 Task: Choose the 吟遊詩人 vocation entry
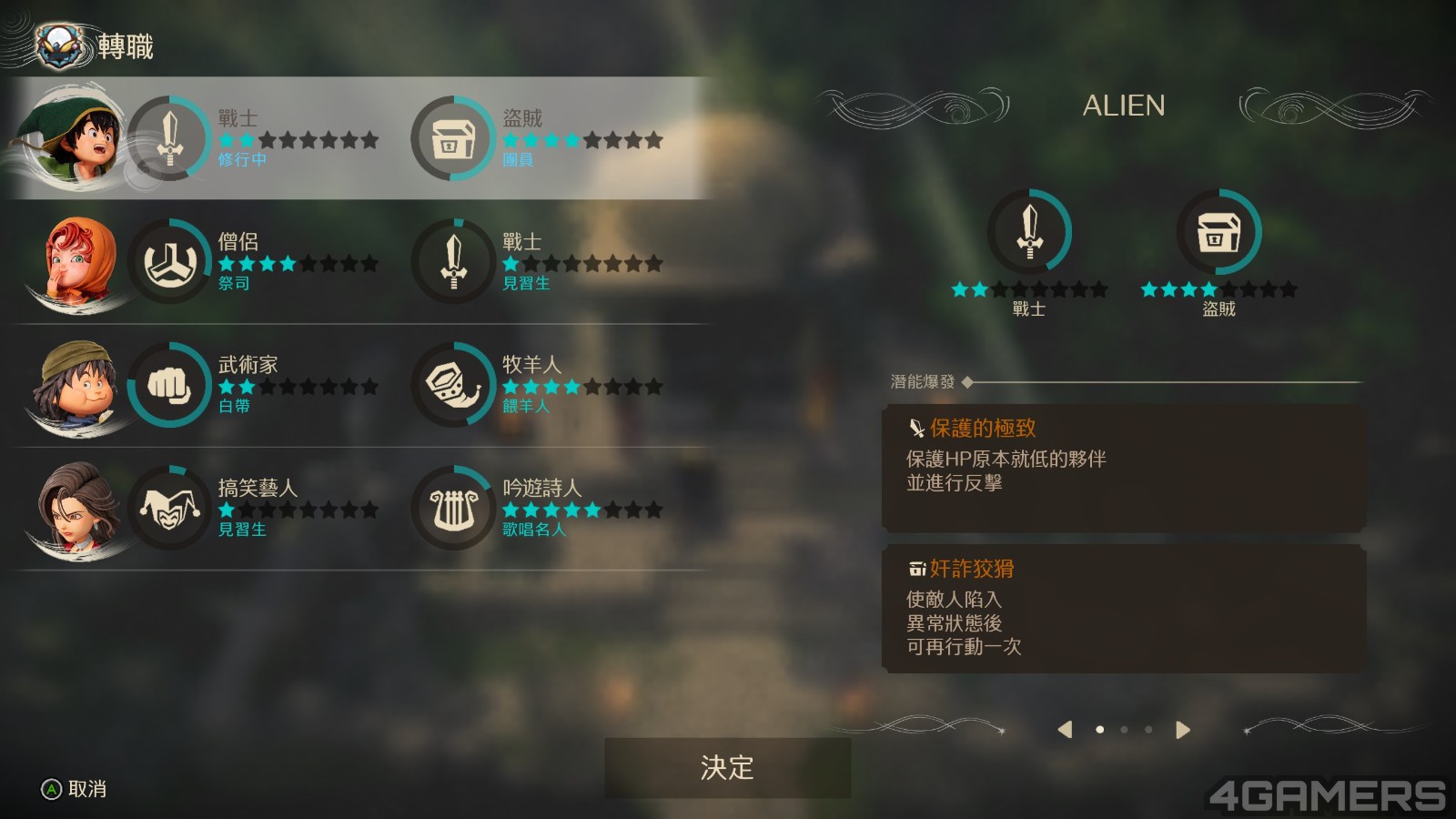tap(539, 508)
